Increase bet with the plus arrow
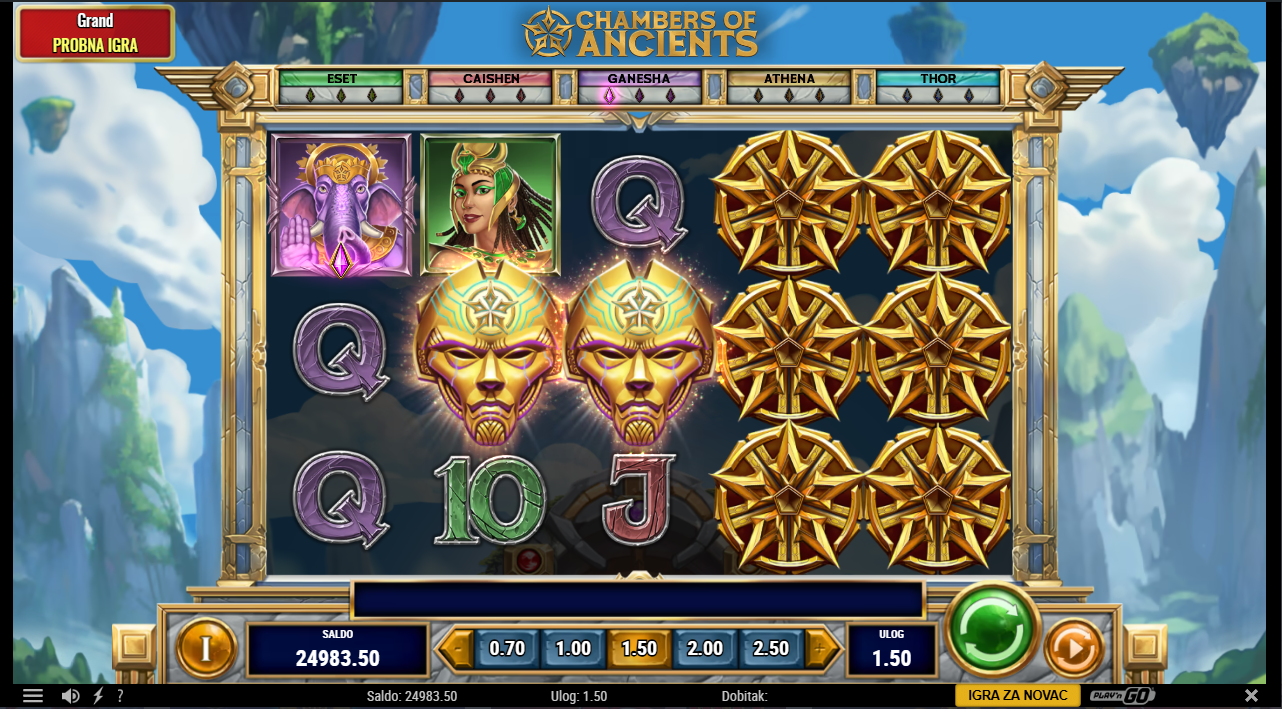Viewport: 1282px width, 709px height. pyautogui.click(x=822, y=649)
